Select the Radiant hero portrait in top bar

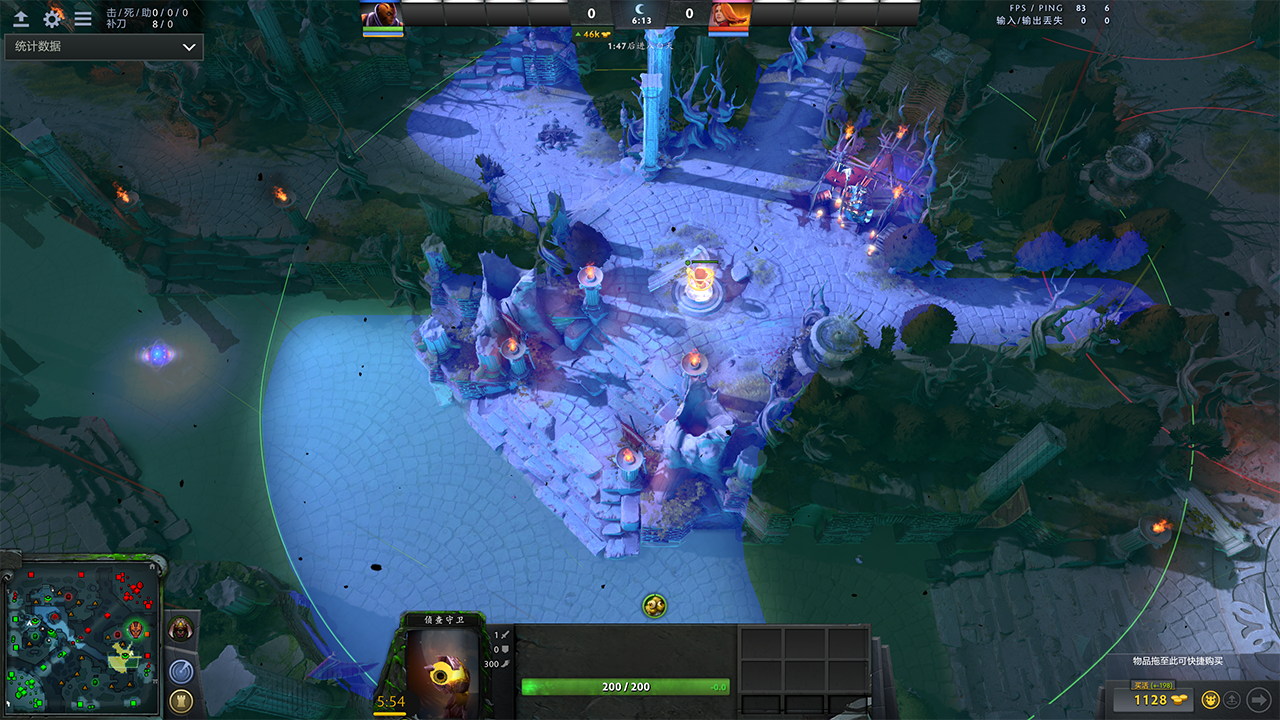tap(382, 15)
